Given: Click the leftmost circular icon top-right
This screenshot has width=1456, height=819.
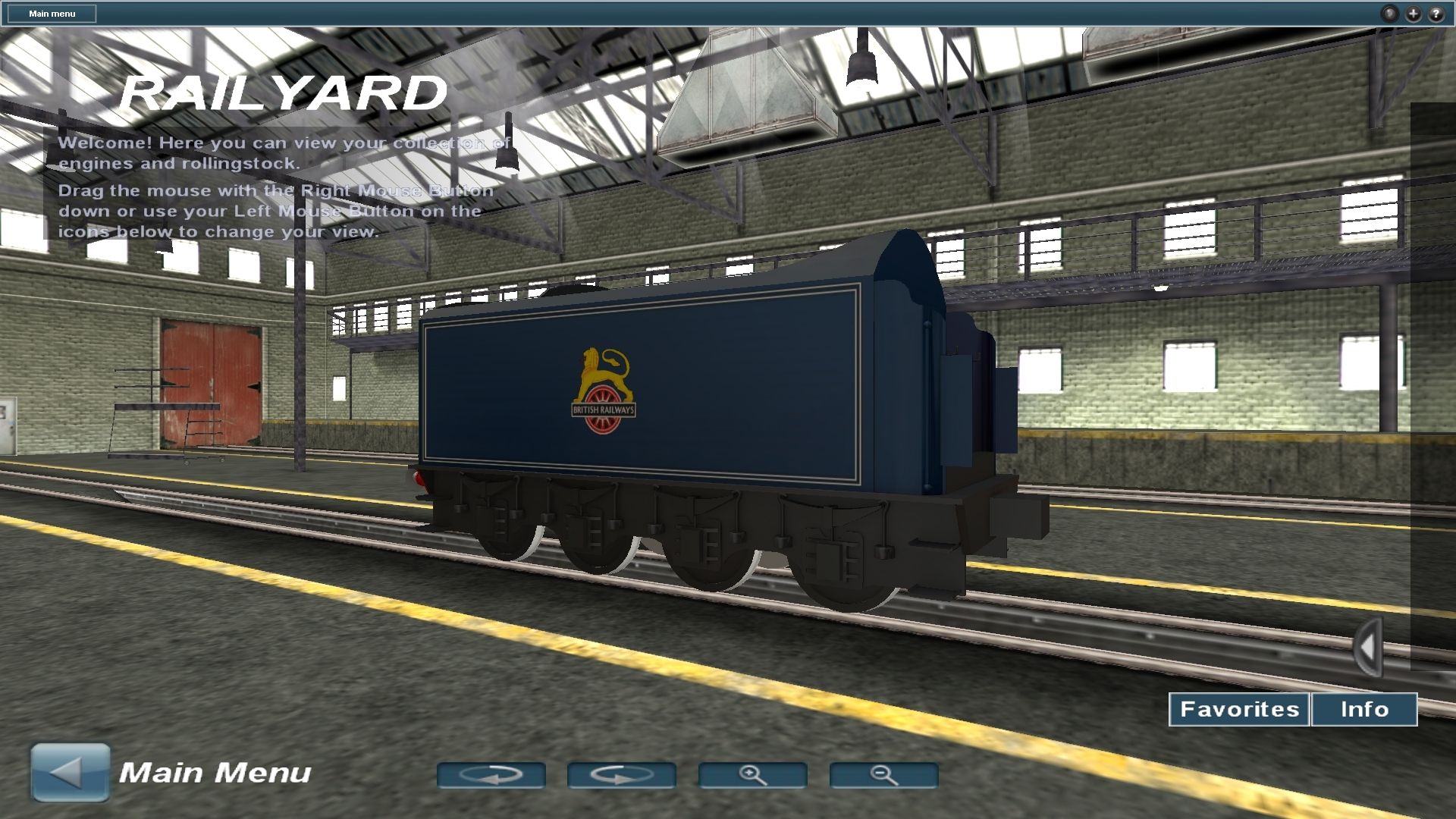Looking at the screenshot, I should tap(1389, 13).
